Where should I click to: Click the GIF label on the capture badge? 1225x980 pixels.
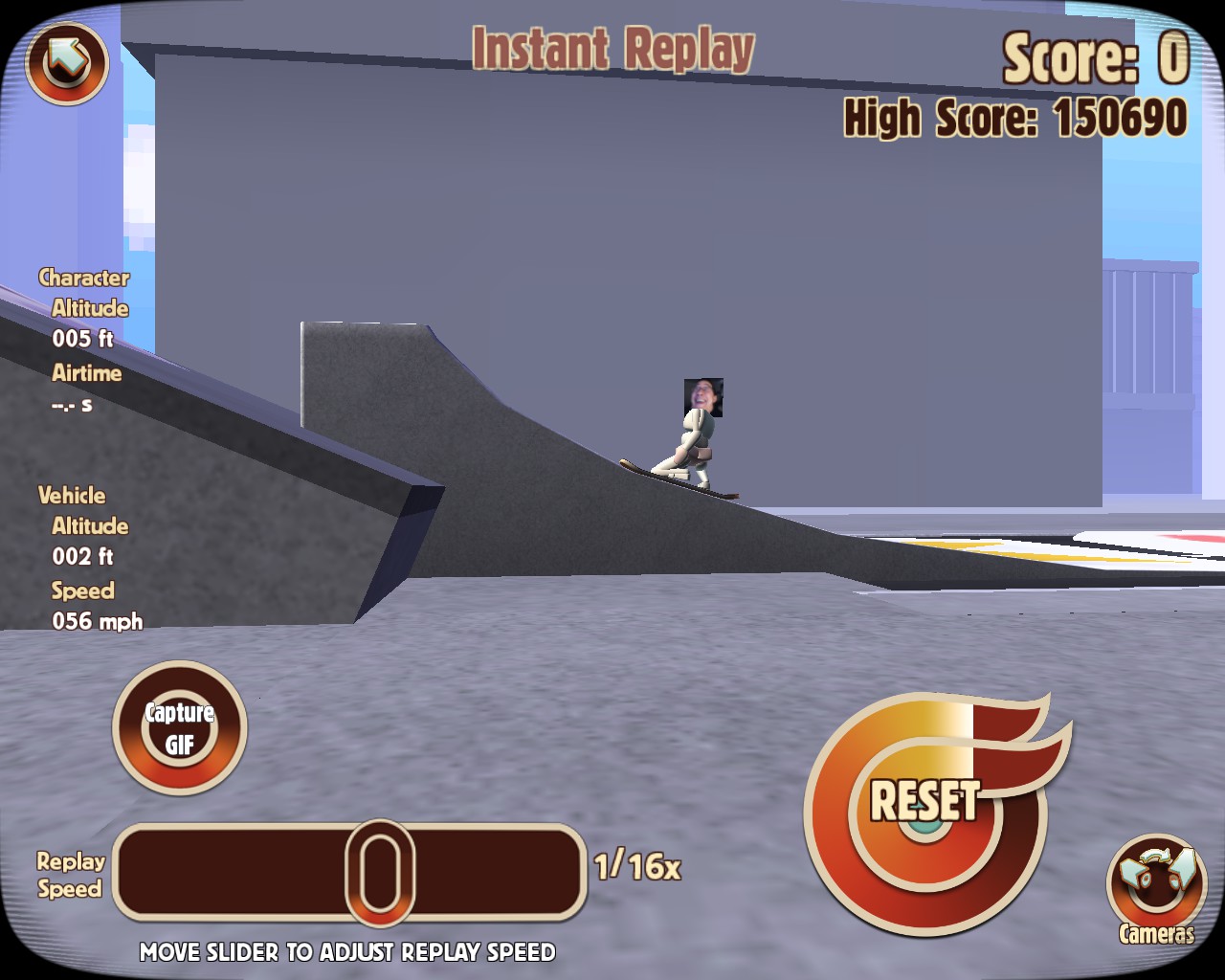(180, 744)
